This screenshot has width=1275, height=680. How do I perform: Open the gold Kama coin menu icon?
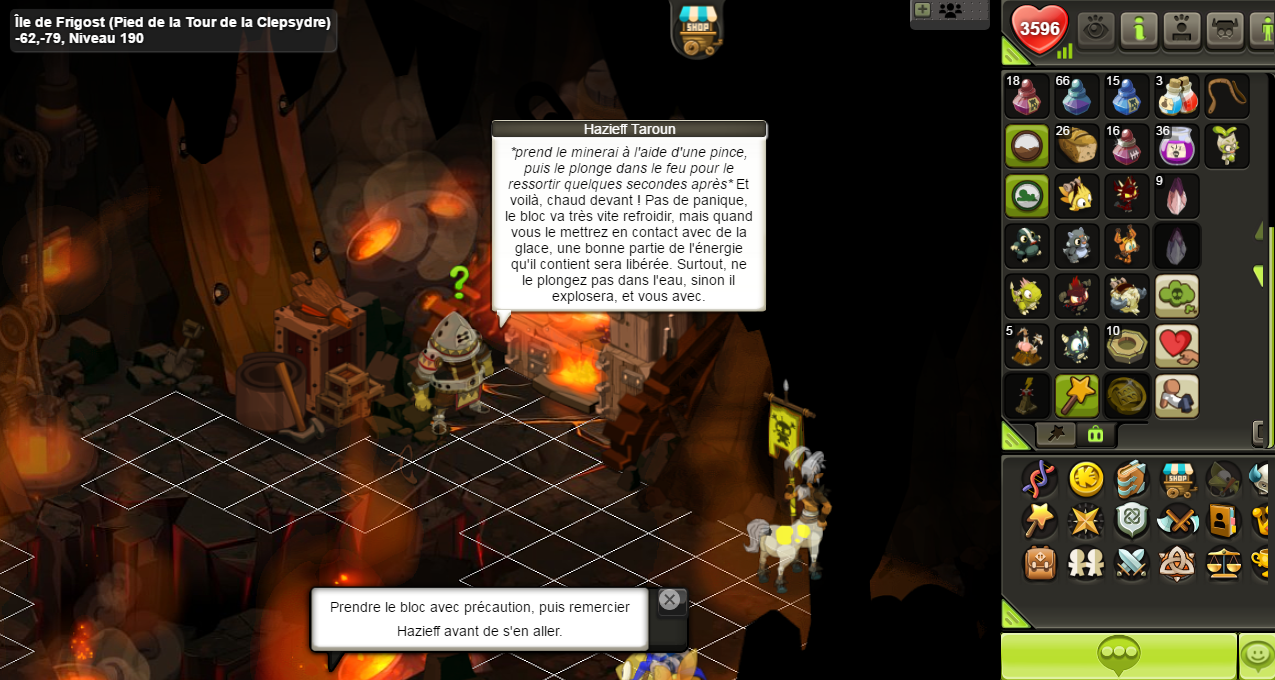(x=1086, y=480)
